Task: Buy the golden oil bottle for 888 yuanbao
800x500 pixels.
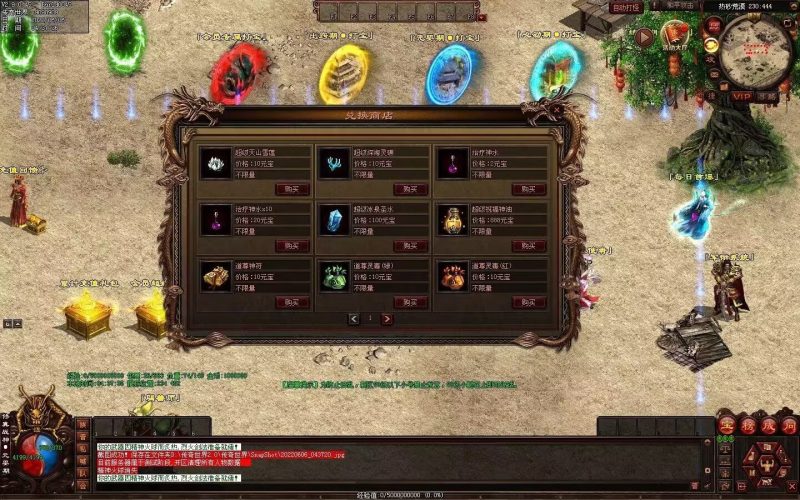Action: (x=528, y=246)
